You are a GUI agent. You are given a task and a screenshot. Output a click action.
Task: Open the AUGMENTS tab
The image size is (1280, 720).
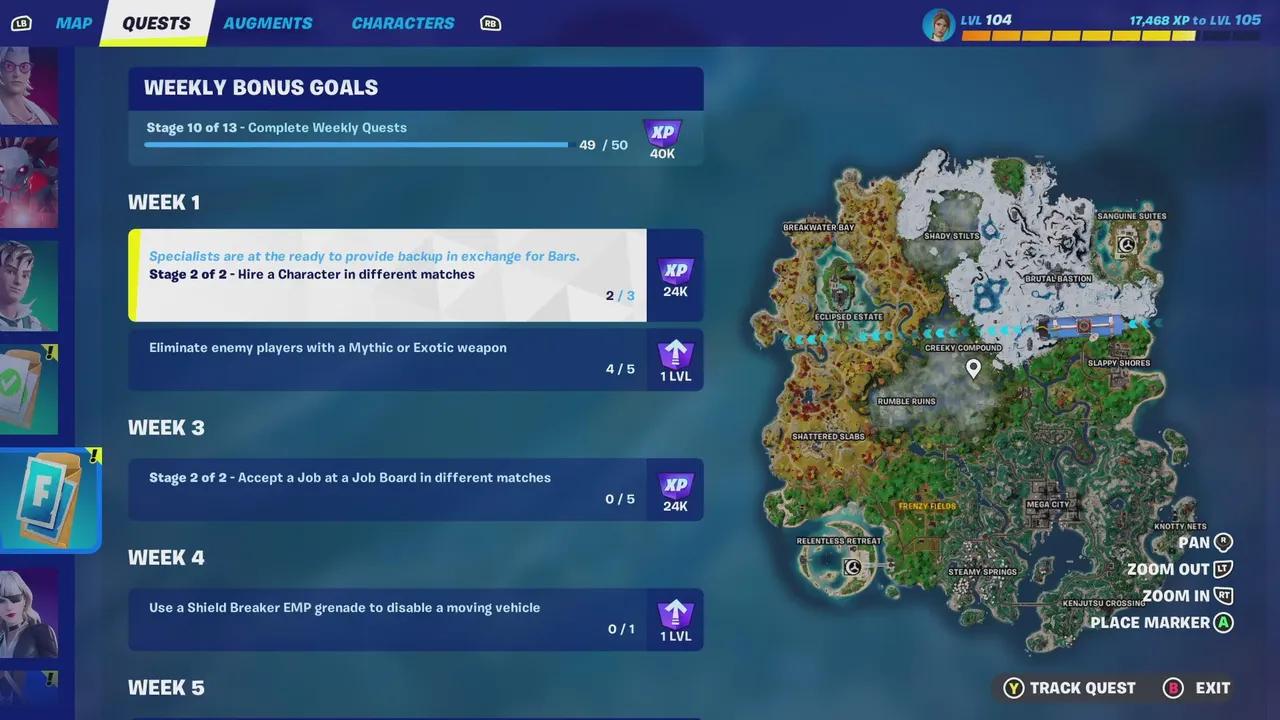[x=267, y=23]
